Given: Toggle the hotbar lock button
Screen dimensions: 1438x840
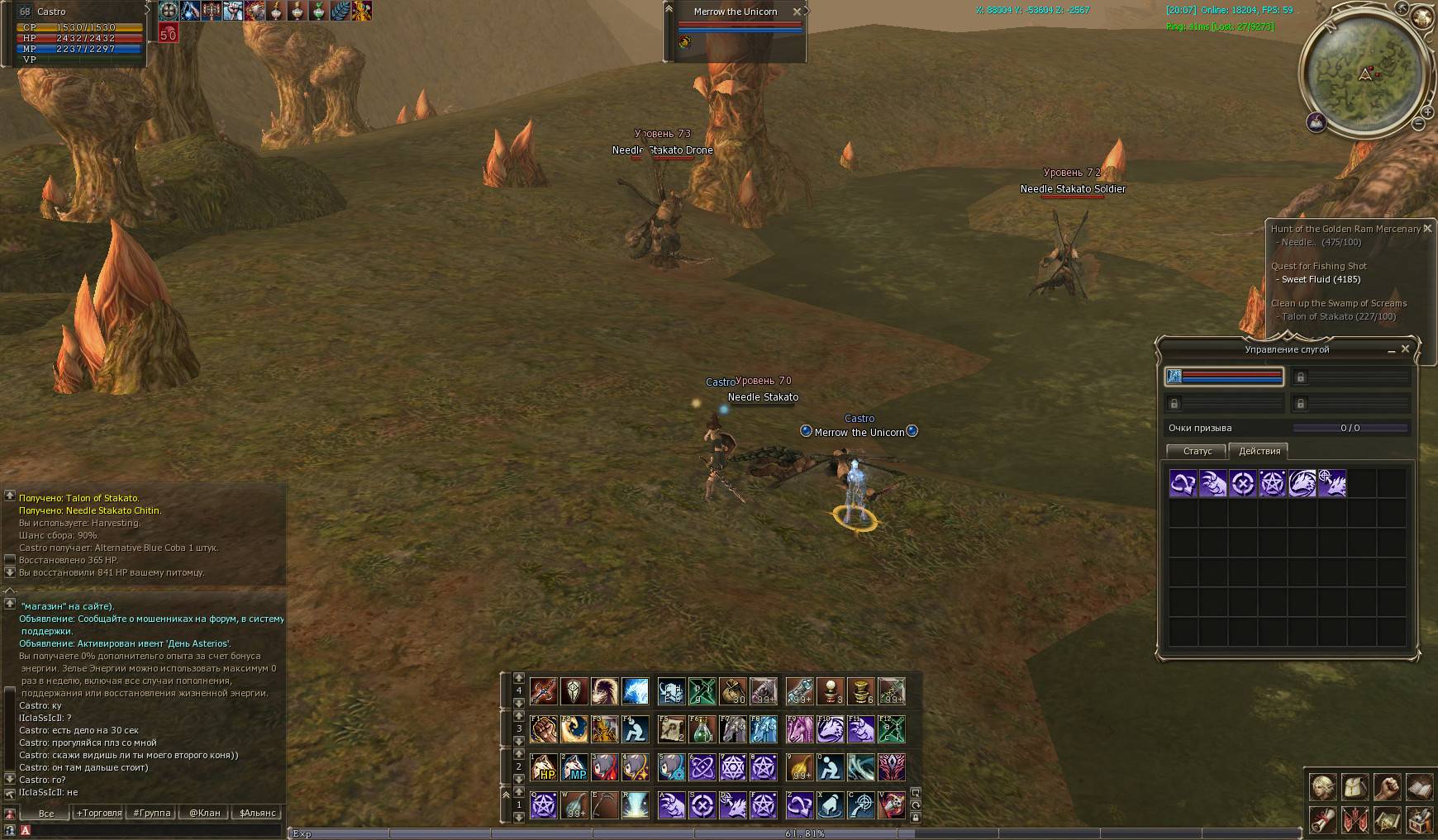Looking at the screenshot, I should [x=916, y=818].
